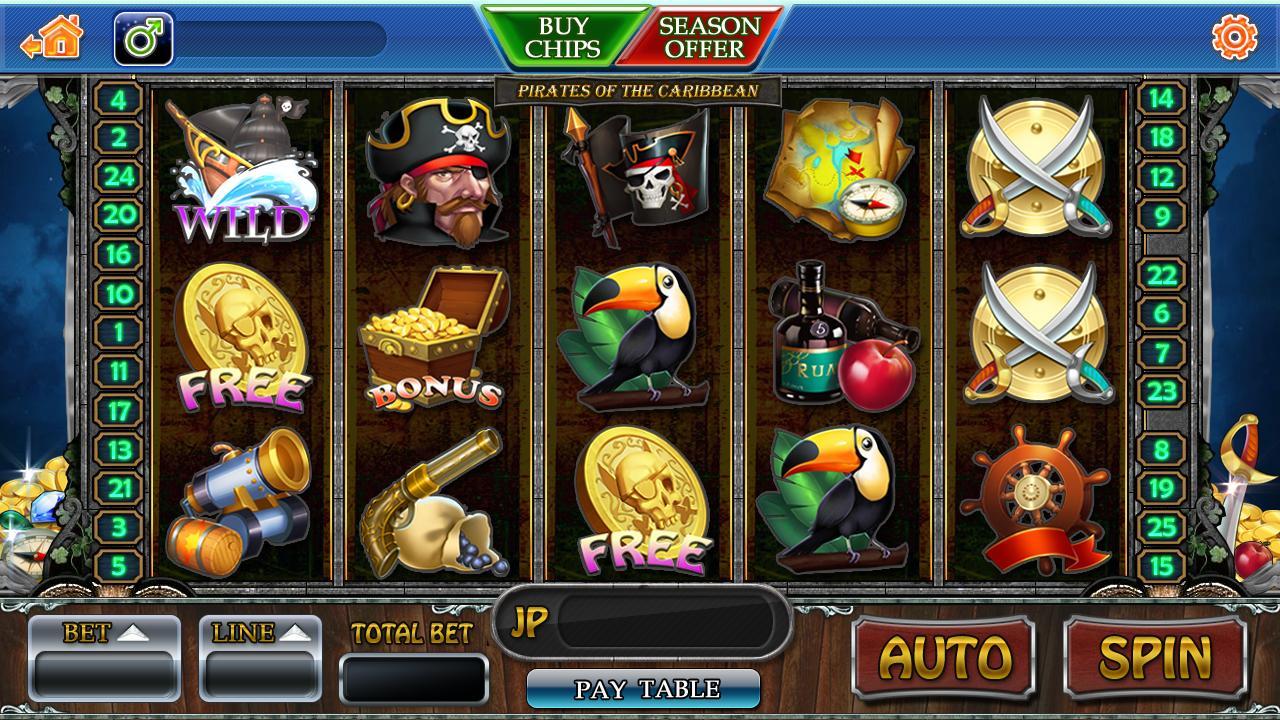1280x720 pixels.
Task: Highlight payline number 1
Action: pos(119,332)
